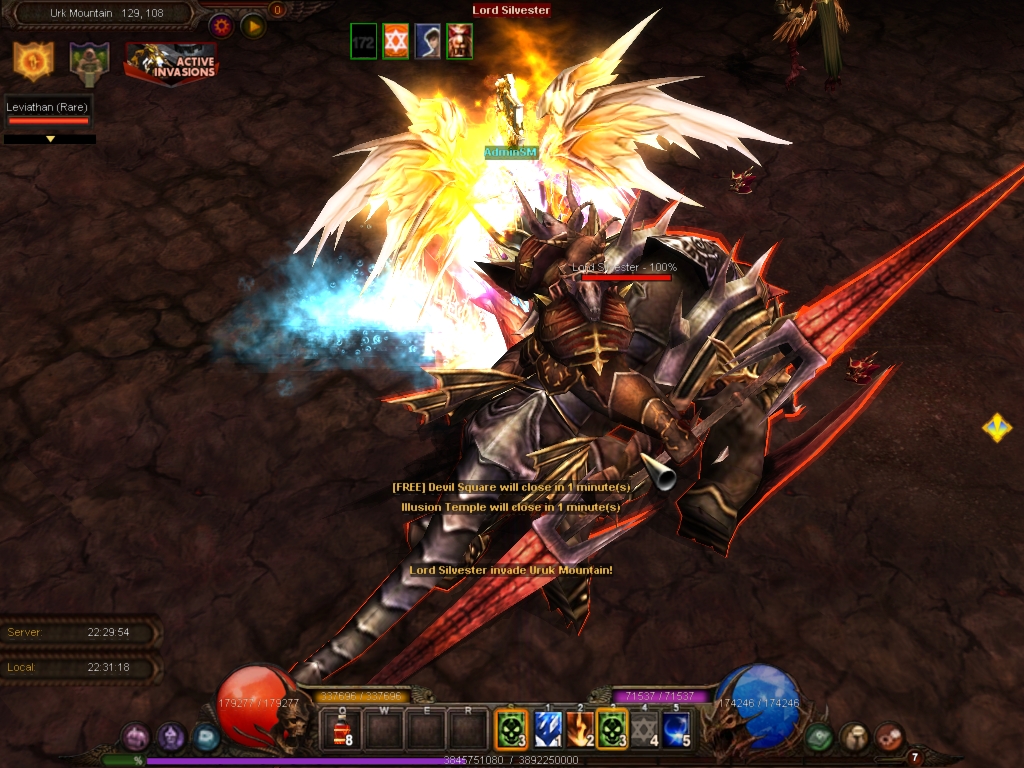Viewport: 1024px width, 768px height.
Task: Open the pink helmet menu button
Action: coord(135,737)
